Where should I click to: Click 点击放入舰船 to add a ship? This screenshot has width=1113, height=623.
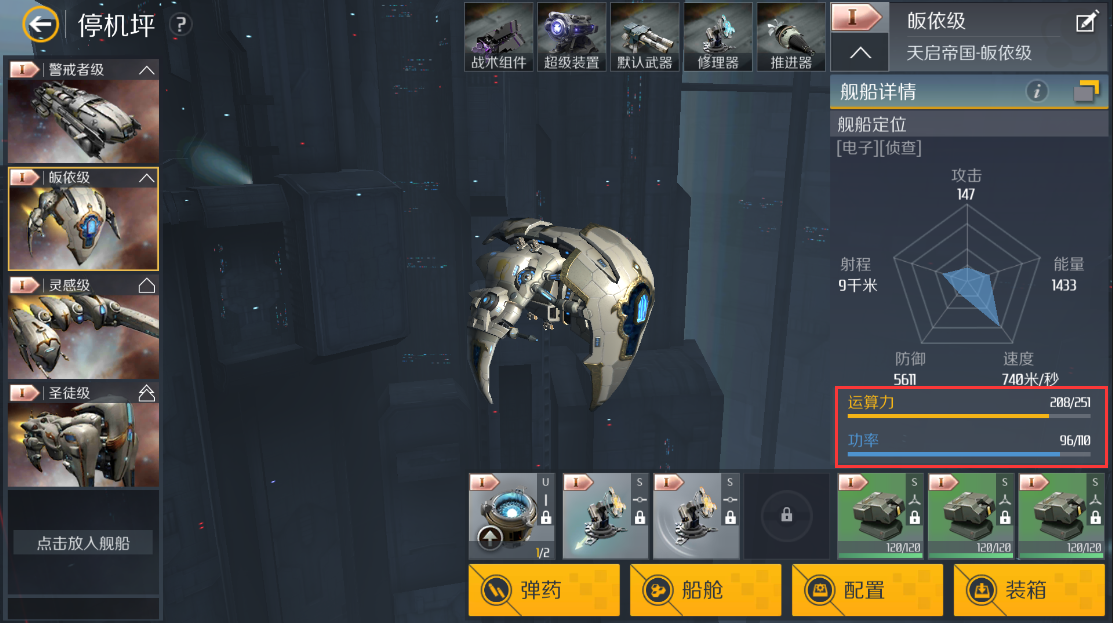83,543
